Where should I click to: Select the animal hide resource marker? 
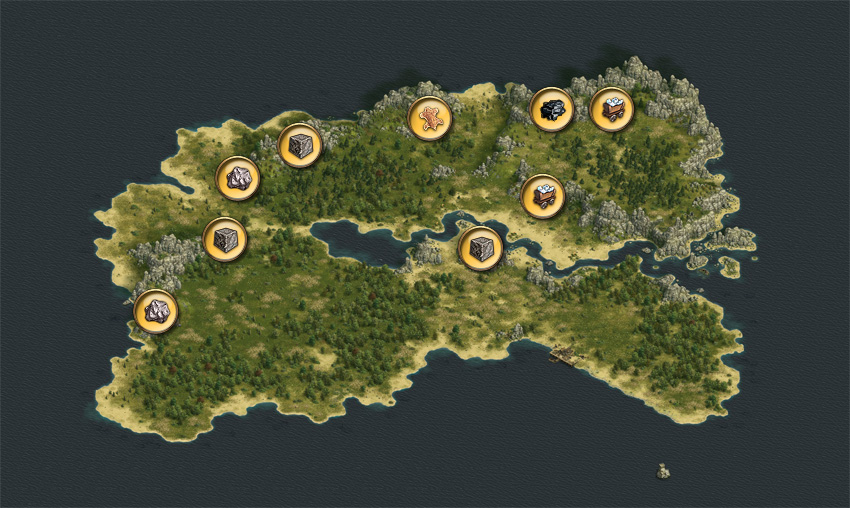coord(430,118)
